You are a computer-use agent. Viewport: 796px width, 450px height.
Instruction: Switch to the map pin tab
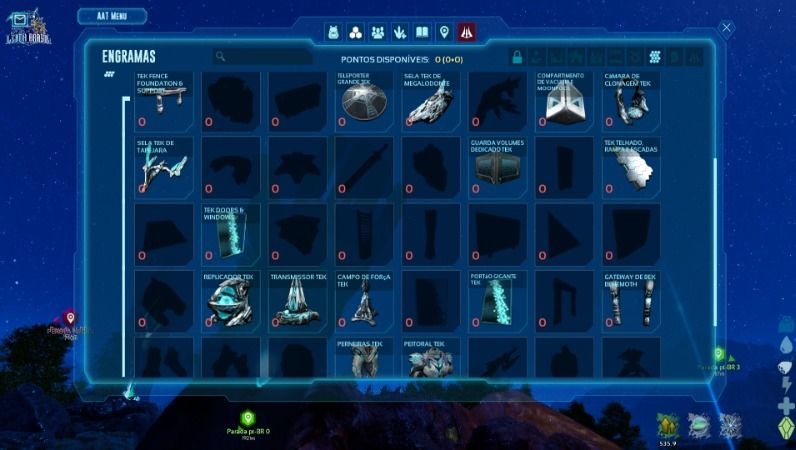[444, 32]
